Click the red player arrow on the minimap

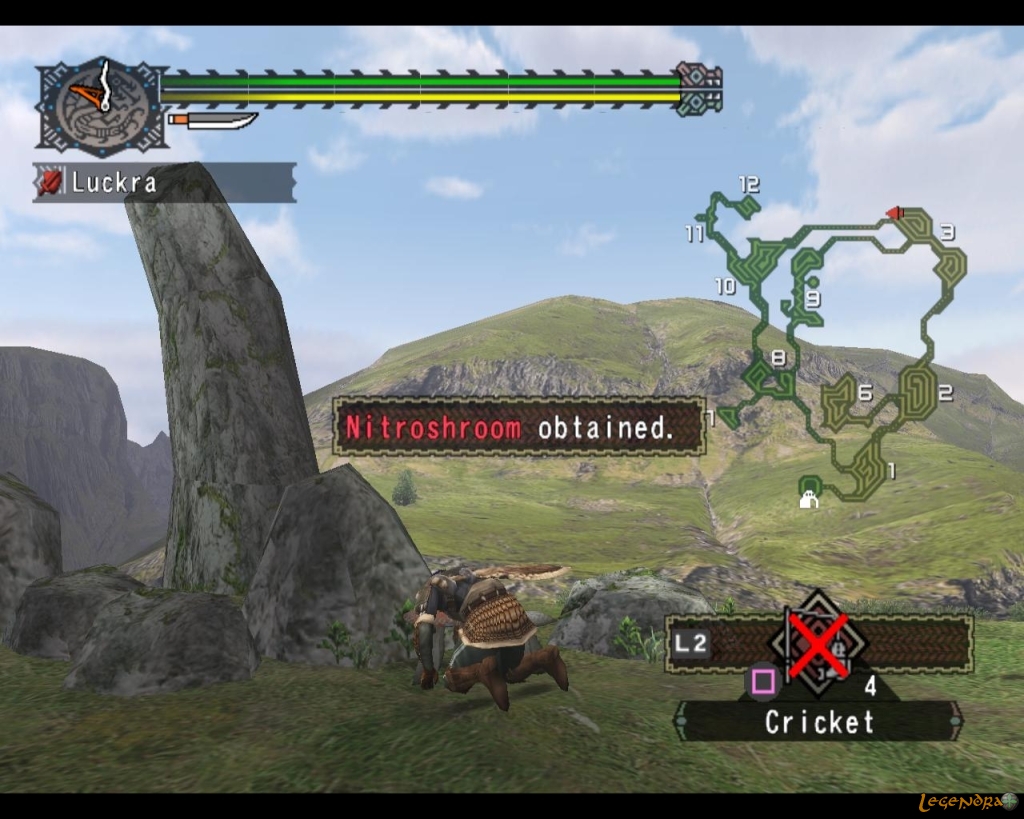click(895, 212)
